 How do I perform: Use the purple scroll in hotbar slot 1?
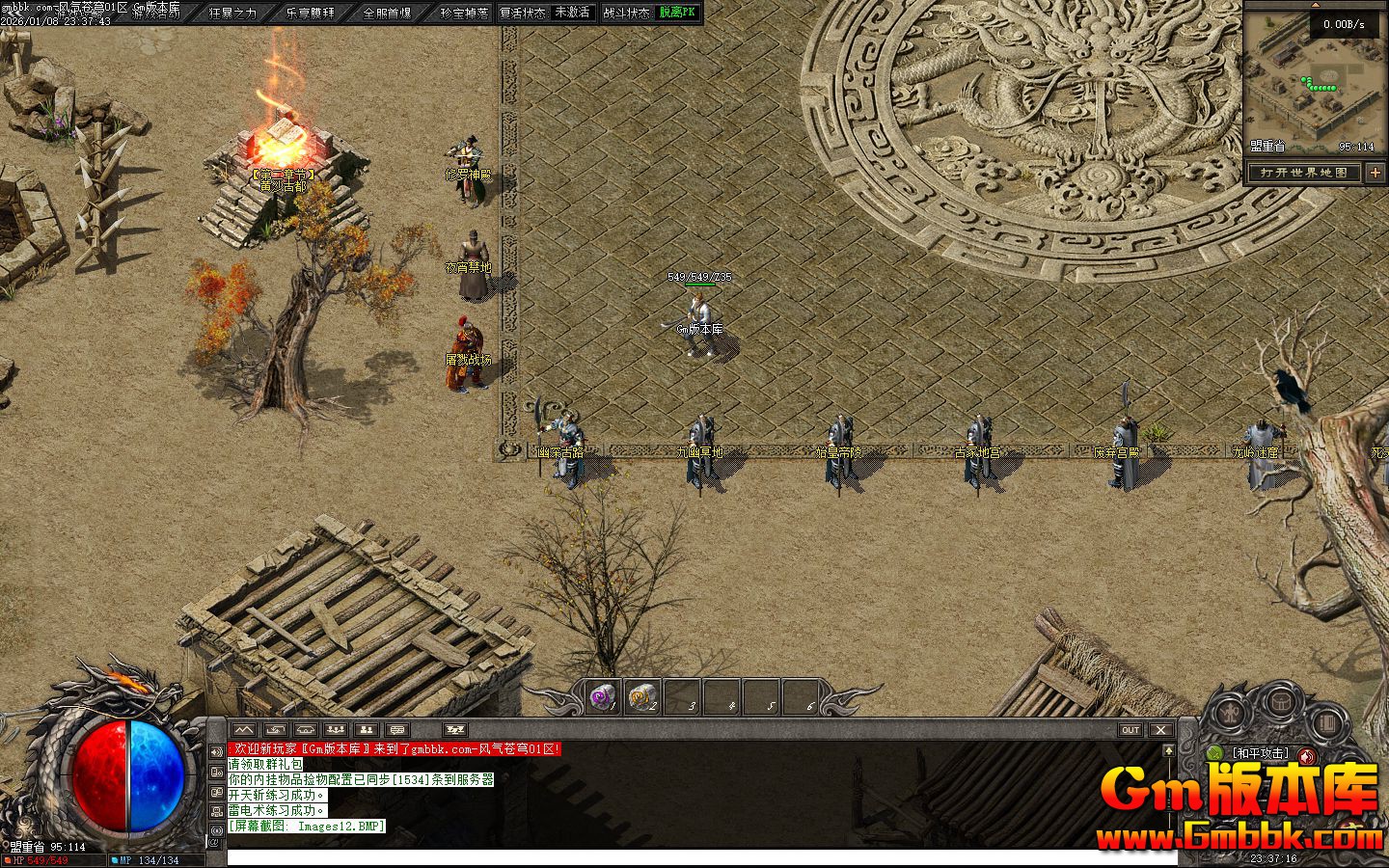604,696
